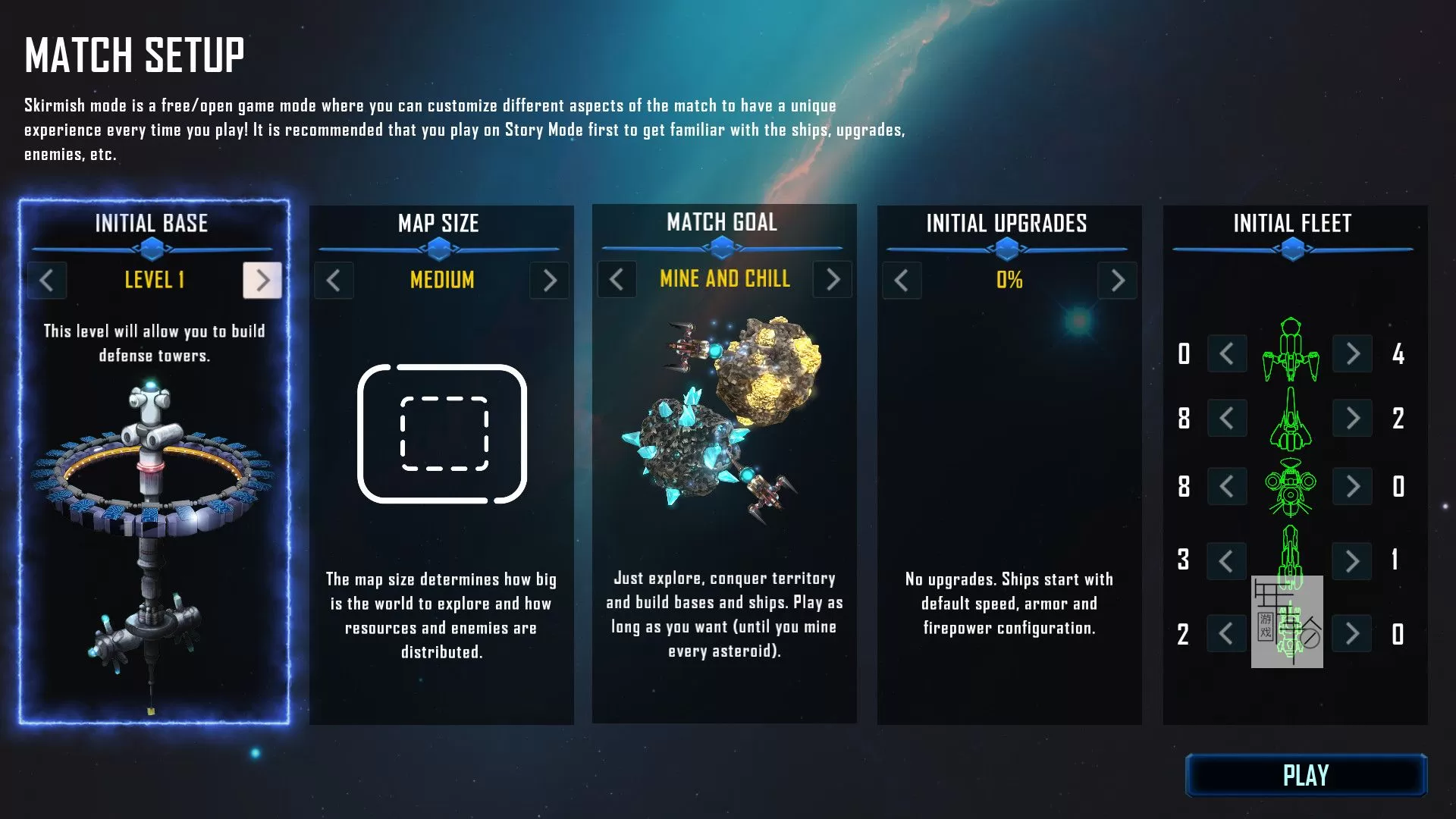This screenshot has height=819, width=1456.
Task: Select next Initial Base level
Action: [262, 280]
